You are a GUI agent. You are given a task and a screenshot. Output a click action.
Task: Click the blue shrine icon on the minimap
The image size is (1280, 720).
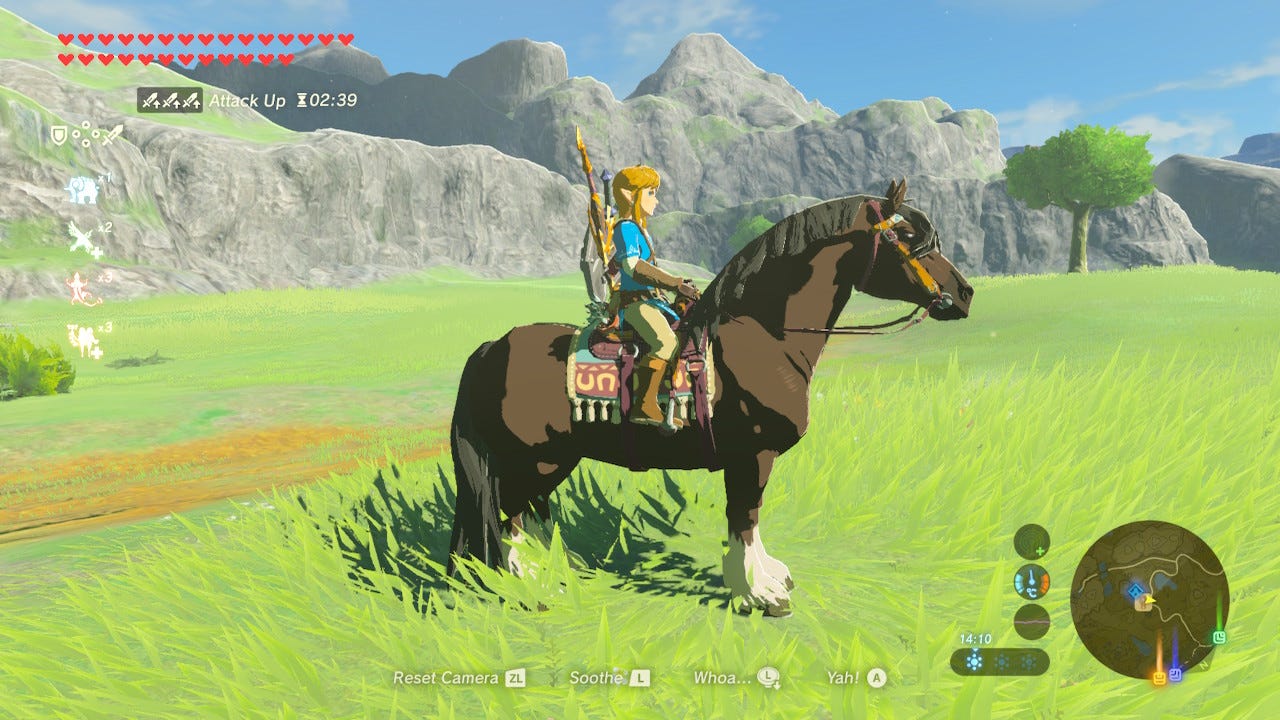(1135, 589)
